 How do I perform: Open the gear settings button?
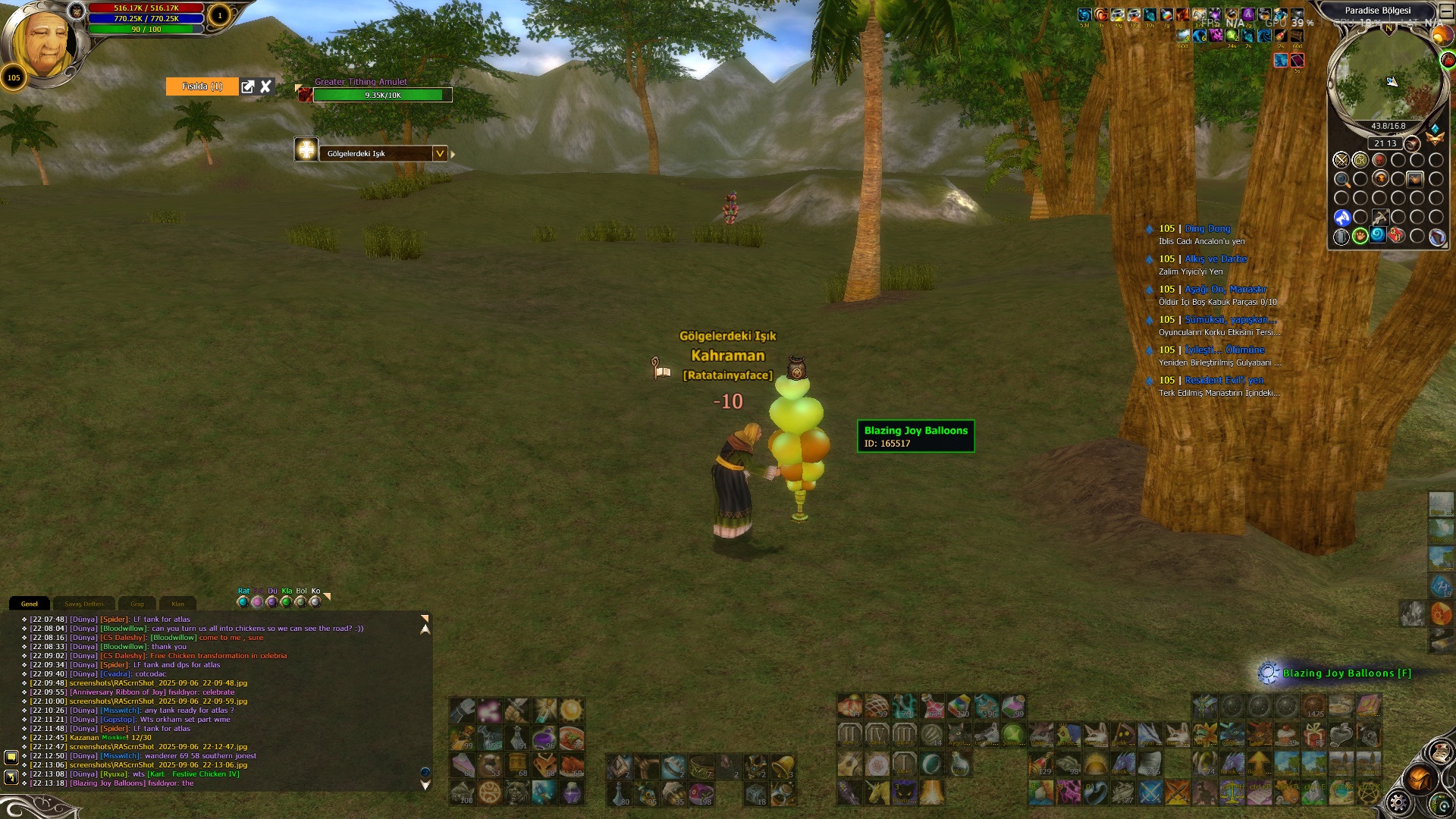(x=1398, y=802)
